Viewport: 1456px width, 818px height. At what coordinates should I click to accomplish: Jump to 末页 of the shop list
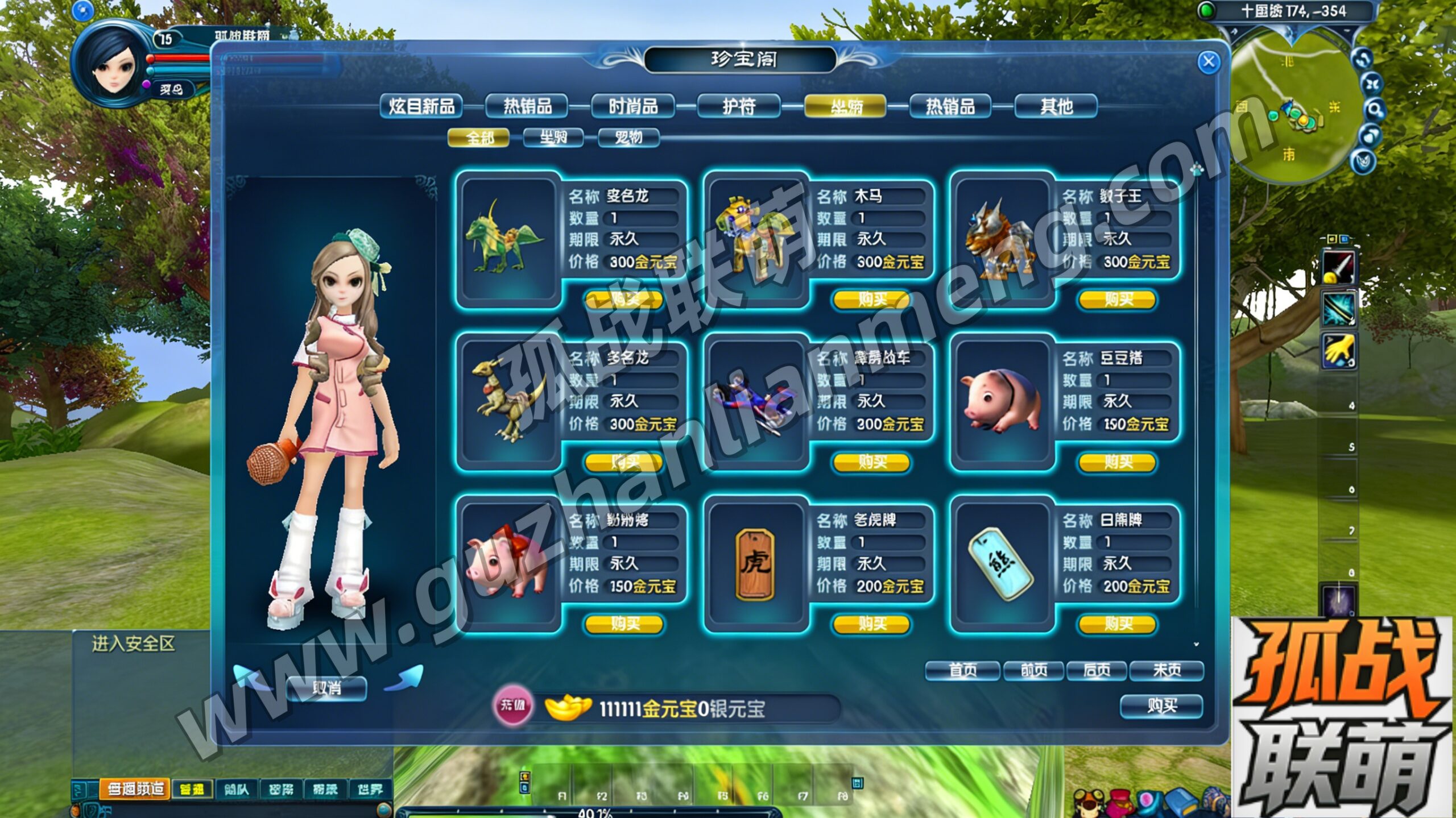pyautogui.click(x=1167, y=671)
